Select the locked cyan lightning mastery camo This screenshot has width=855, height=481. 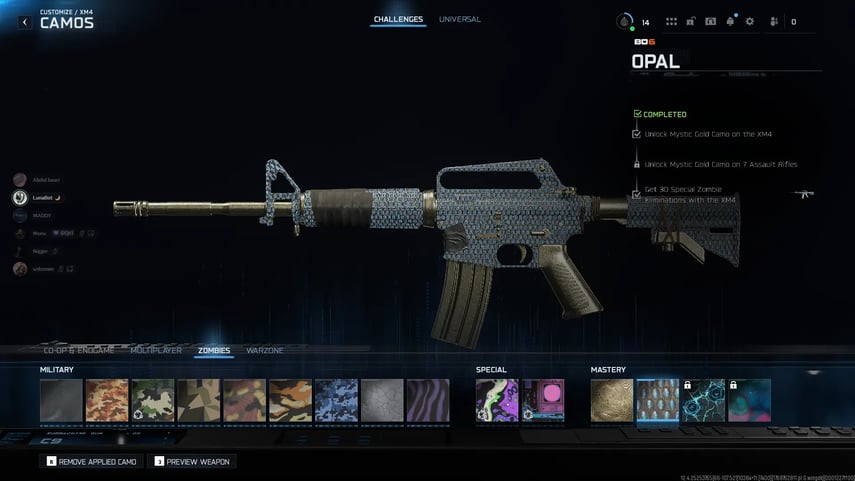click(x=704, y=400)
